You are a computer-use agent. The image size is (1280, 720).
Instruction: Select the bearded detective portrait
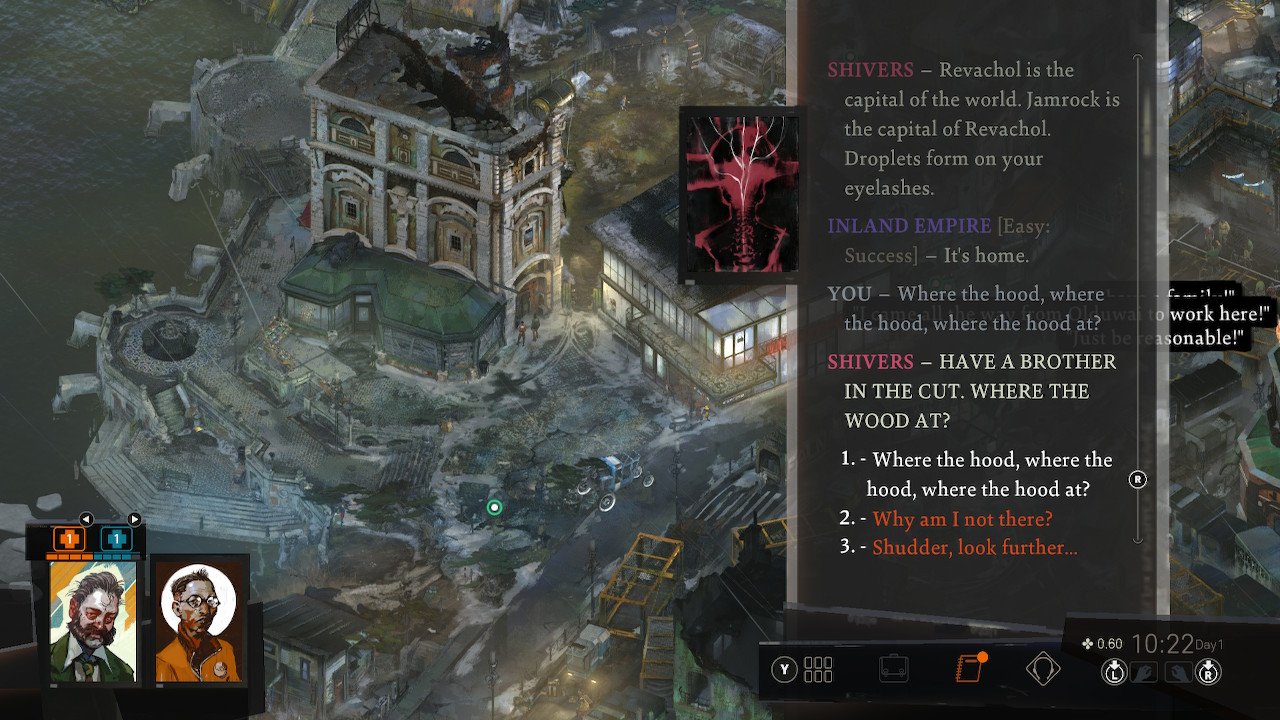[93, 621]
